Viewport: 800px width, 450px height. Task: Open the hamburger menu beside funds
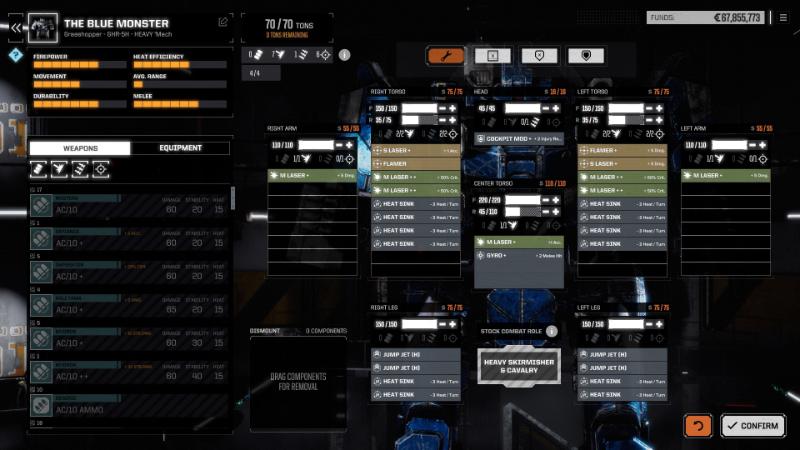(x=781, y=17)
